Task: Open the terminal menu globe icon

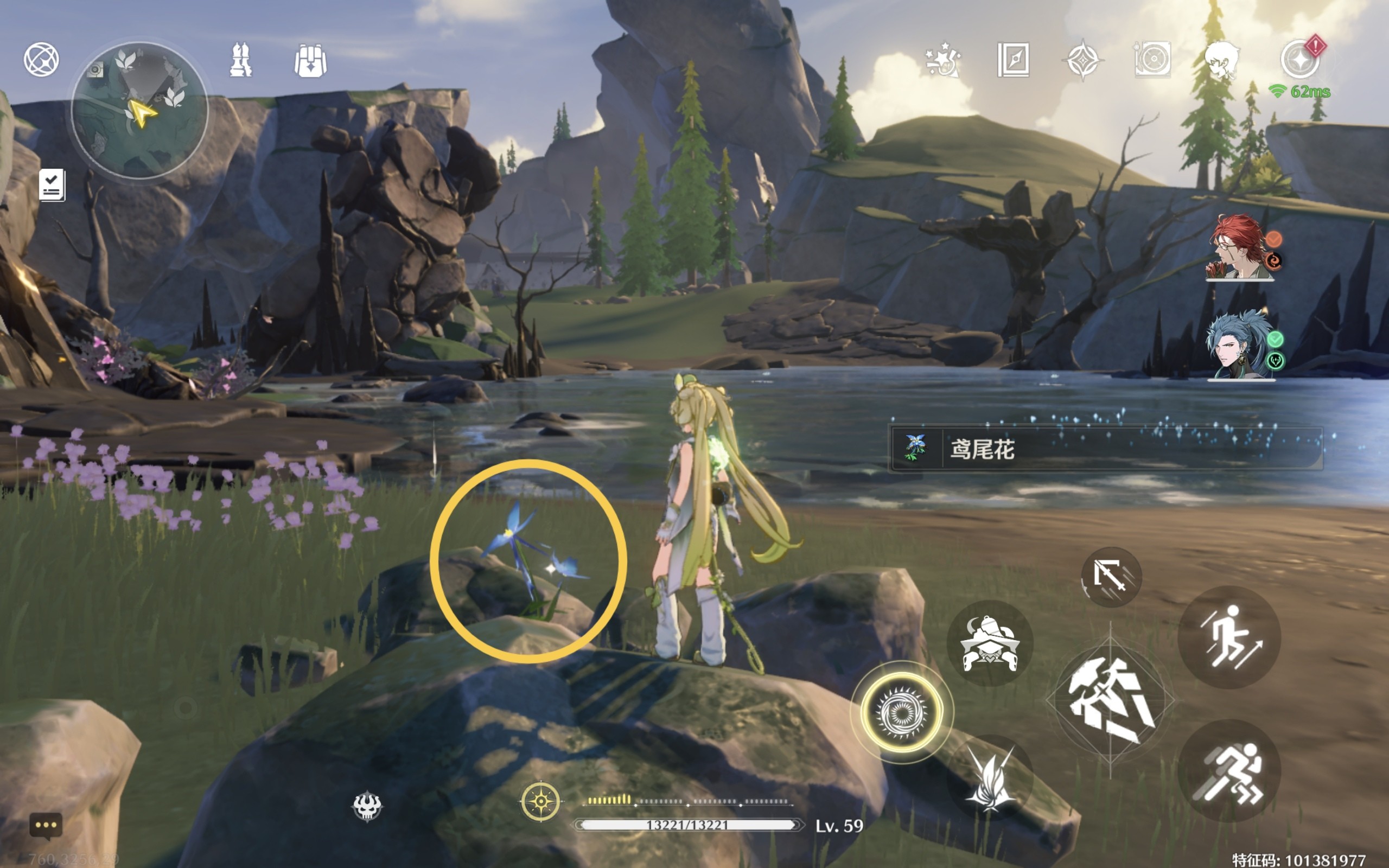Action: point(41,60)
